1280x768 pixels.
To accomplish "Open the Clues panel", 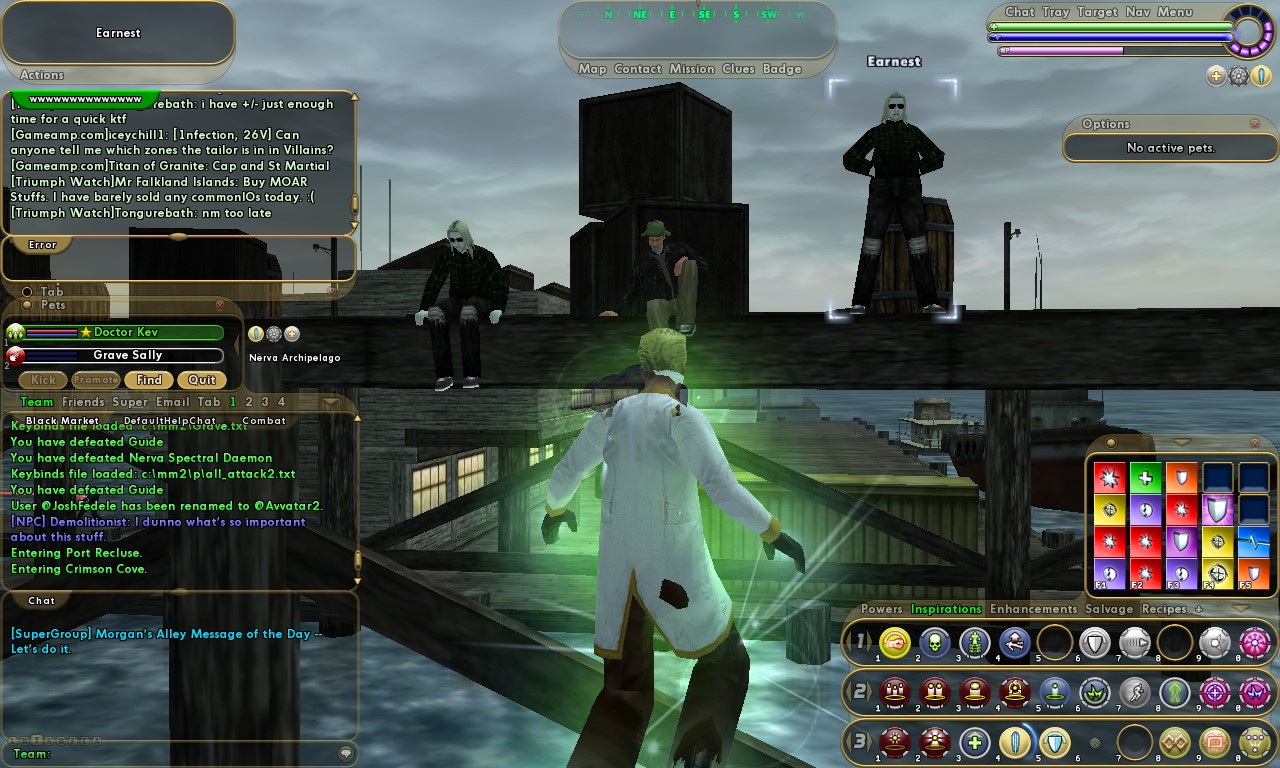I will 738,69.
